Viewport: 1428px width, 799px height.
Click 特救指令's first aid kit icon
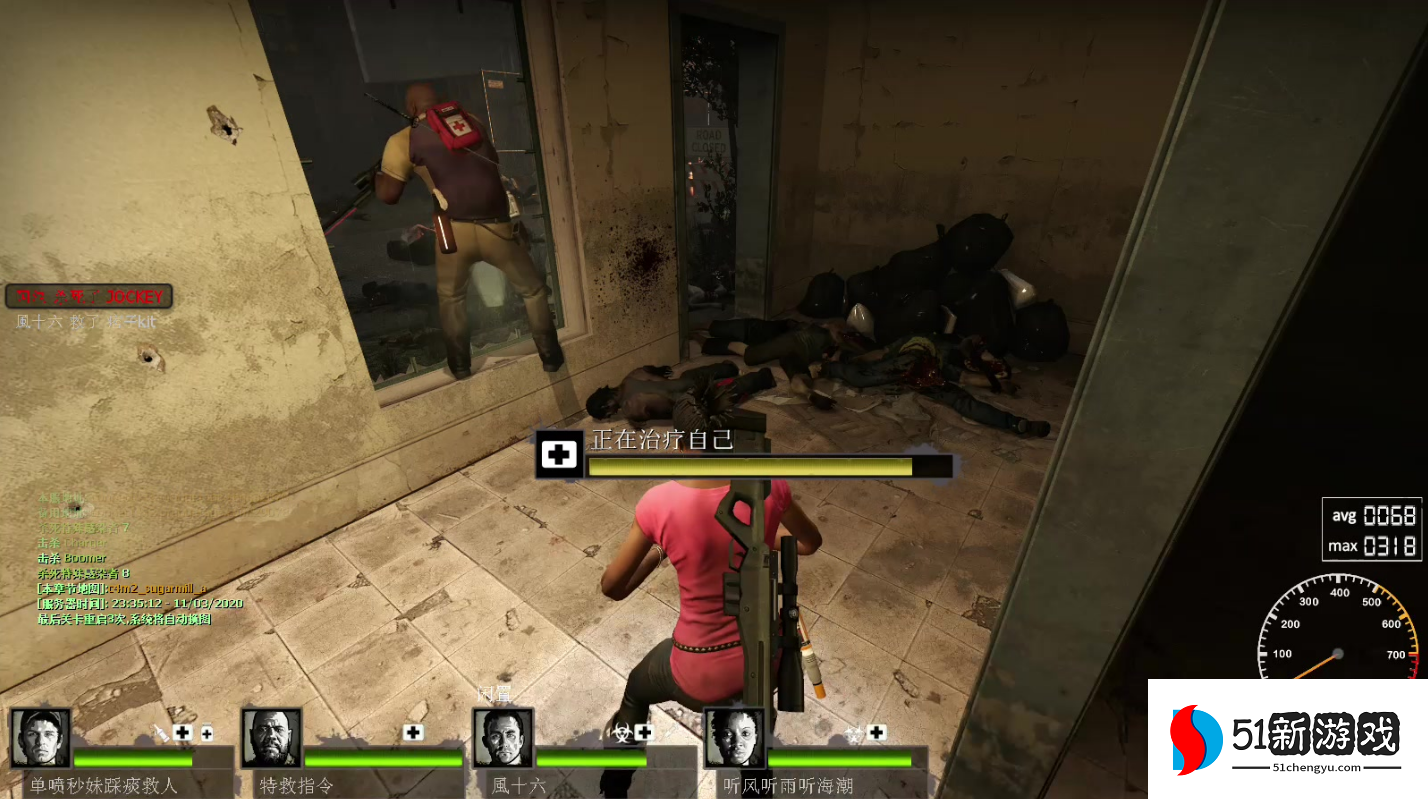pyautogui.click(x=413, y=733)
